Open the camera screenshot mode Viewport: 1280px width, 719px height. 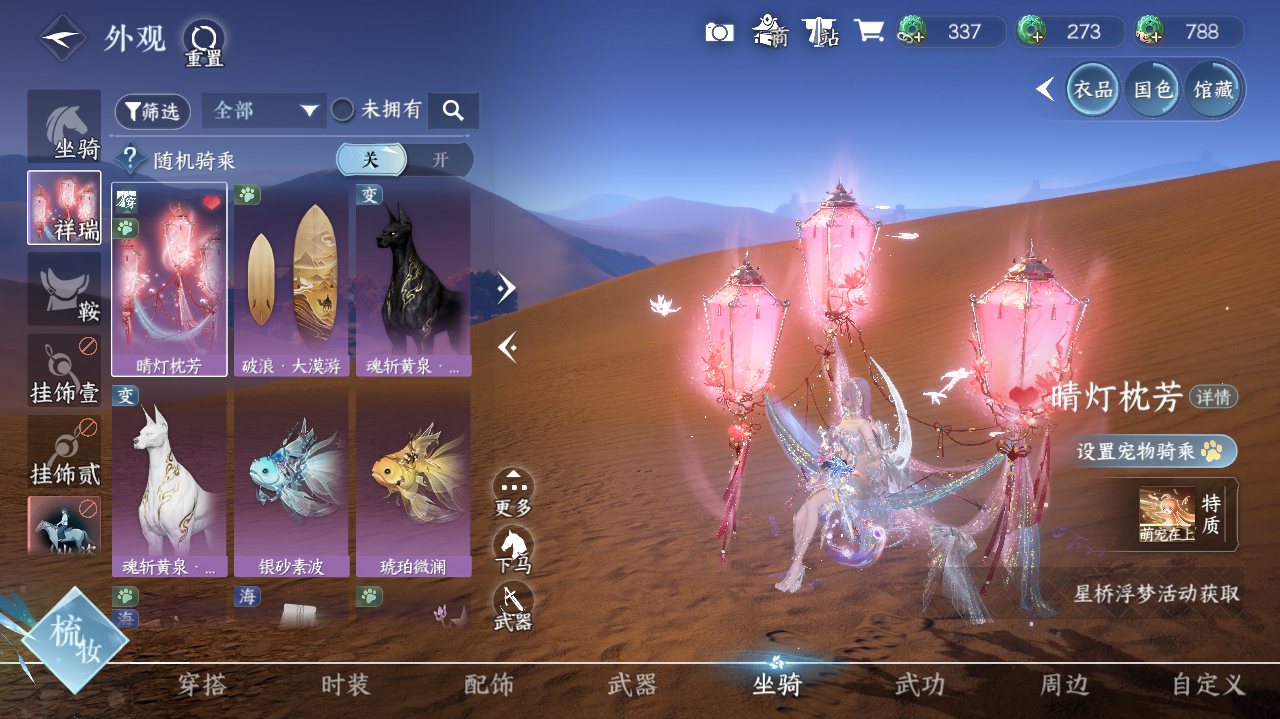click(719, 32)
